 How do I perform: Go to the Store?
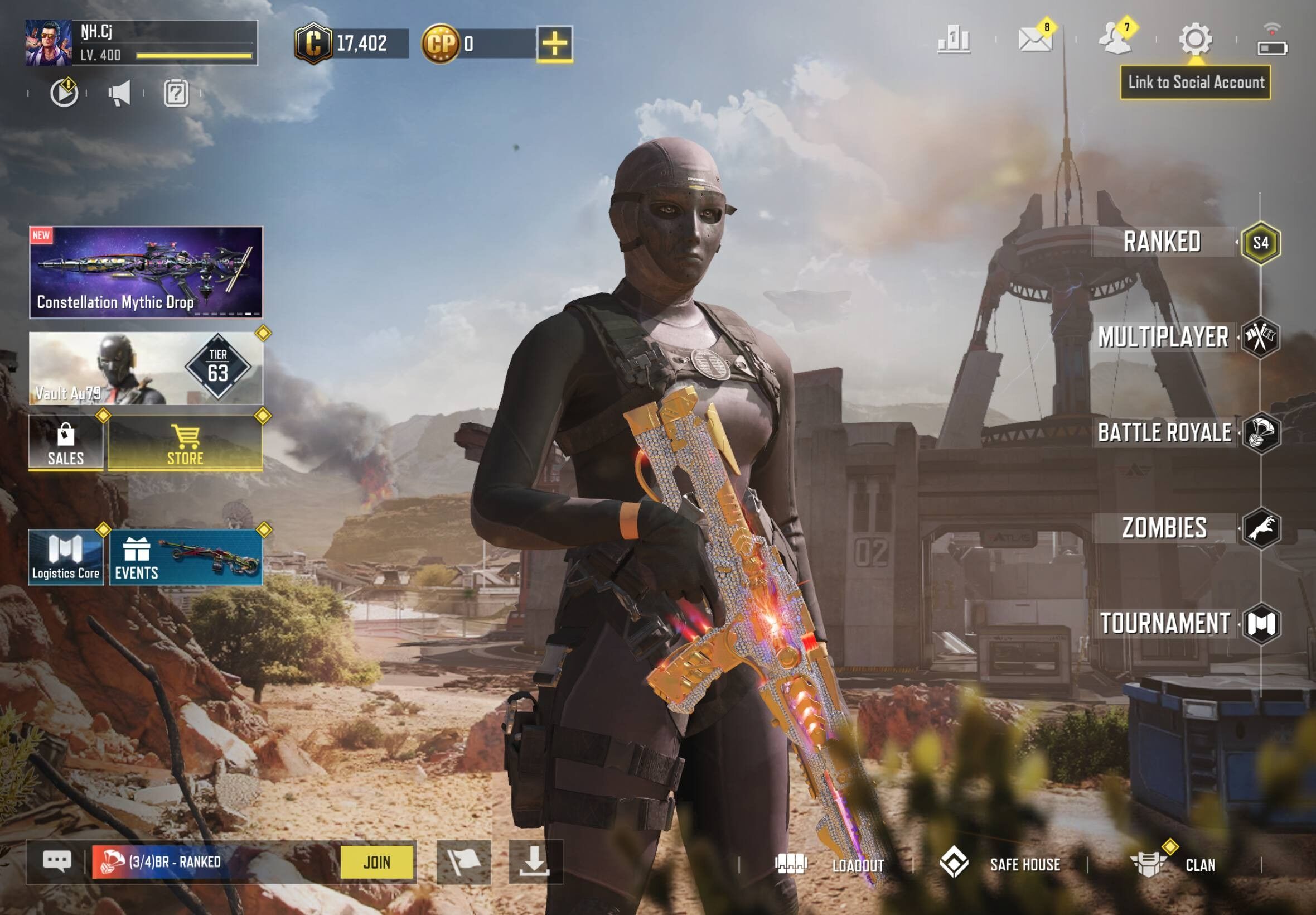pyautogui.click(x=185, y=442)
